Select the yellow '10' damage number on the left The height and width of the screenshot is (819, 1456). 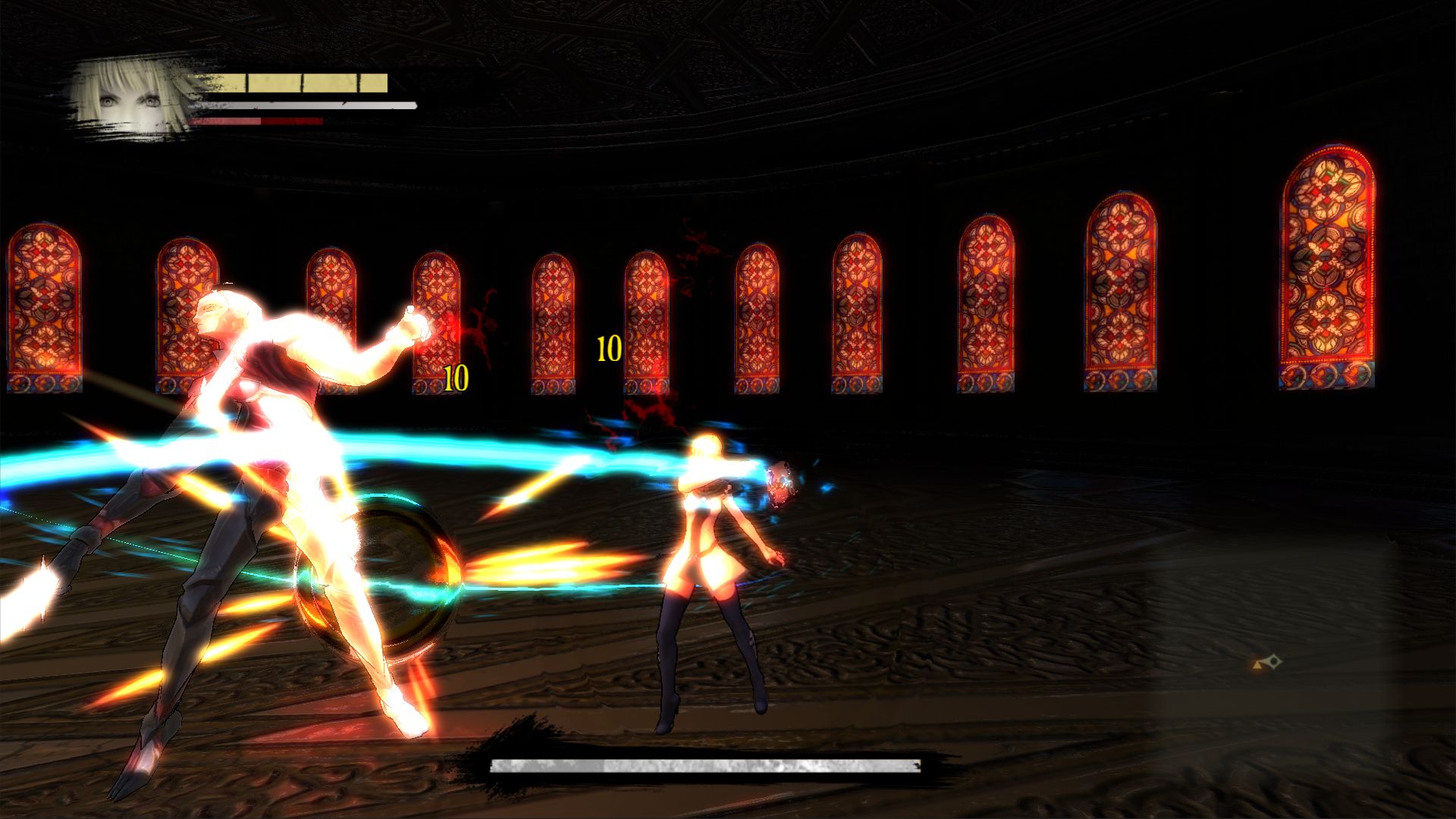point(455,377)
